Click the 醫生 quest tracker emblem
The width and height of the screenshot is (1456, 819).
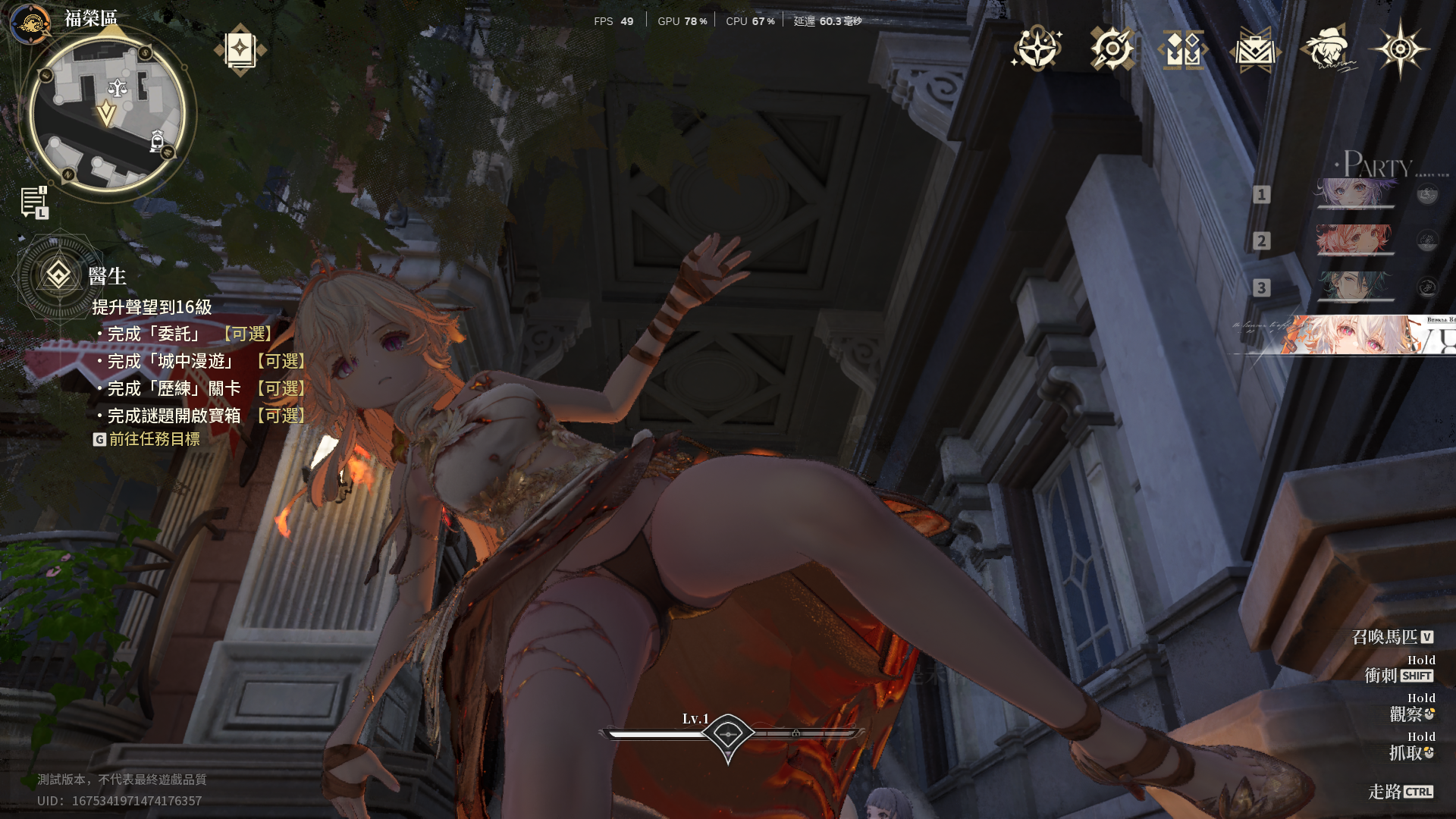point(58,275)
